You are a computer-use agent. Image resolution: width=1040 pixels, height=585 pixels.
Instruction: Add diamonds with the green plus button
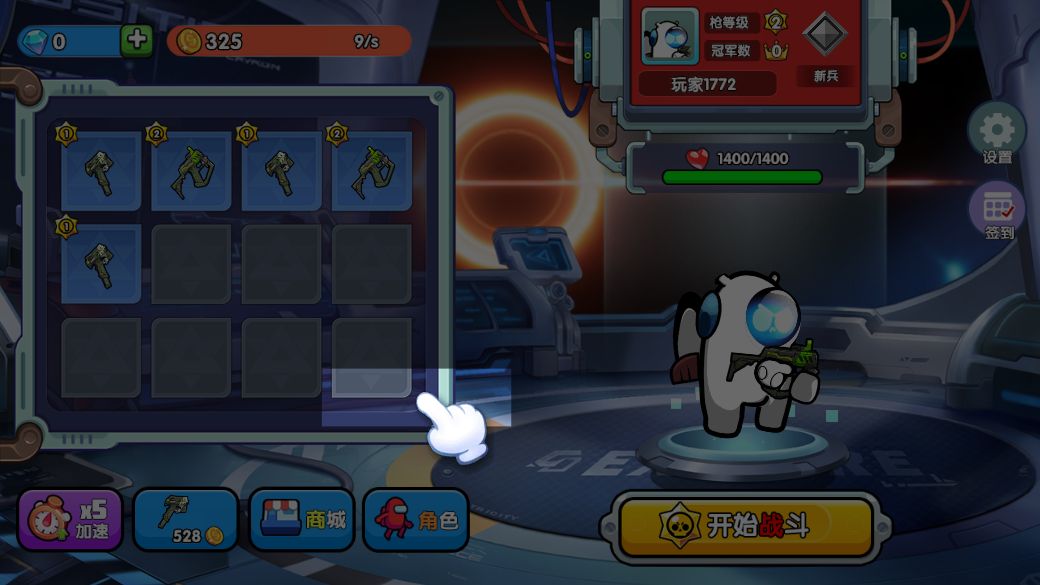(x=136, y=41)
